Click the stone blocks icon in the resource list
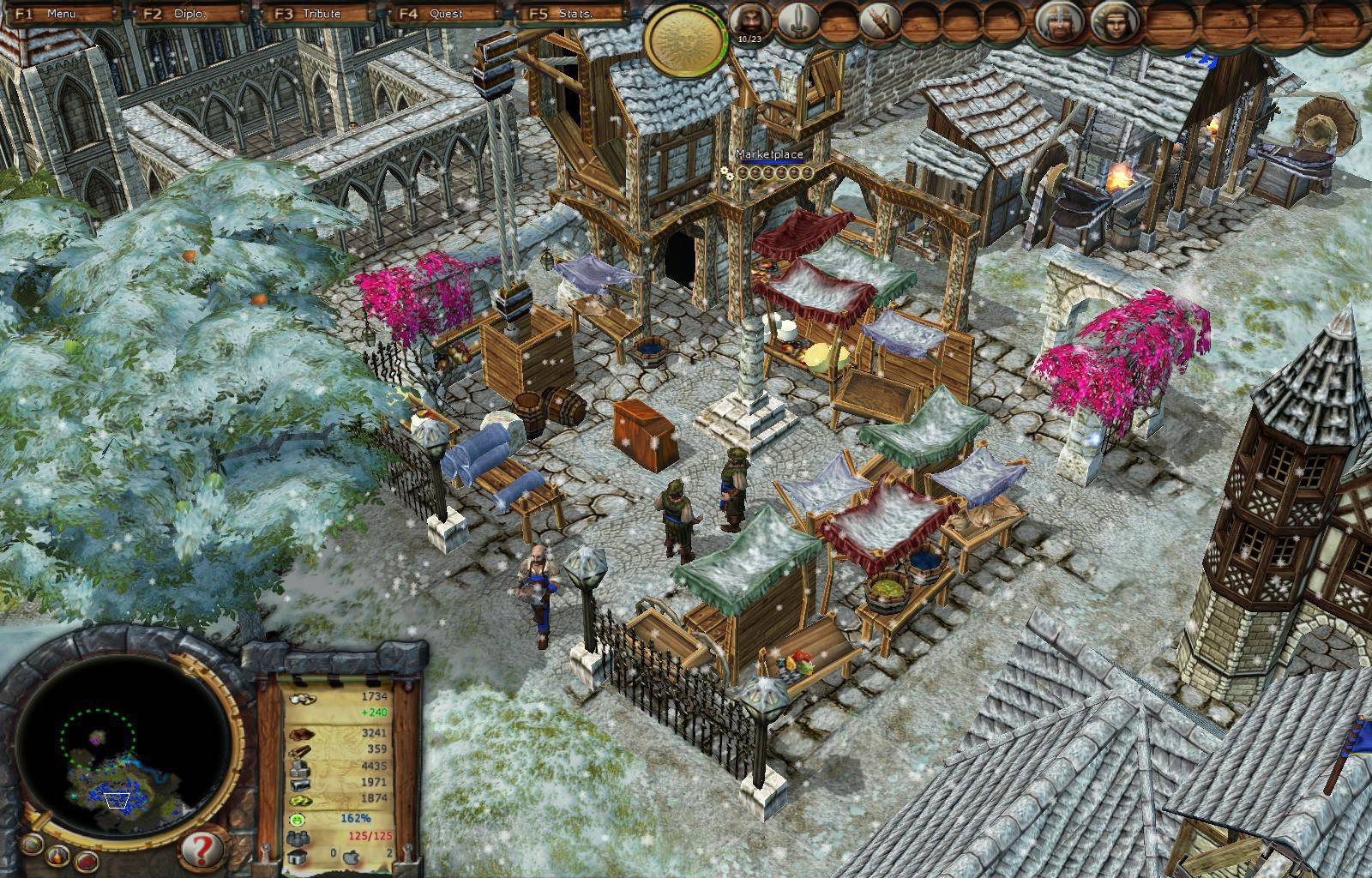Viewport: 1372px width, 878px height. click(x=299, y=769)
